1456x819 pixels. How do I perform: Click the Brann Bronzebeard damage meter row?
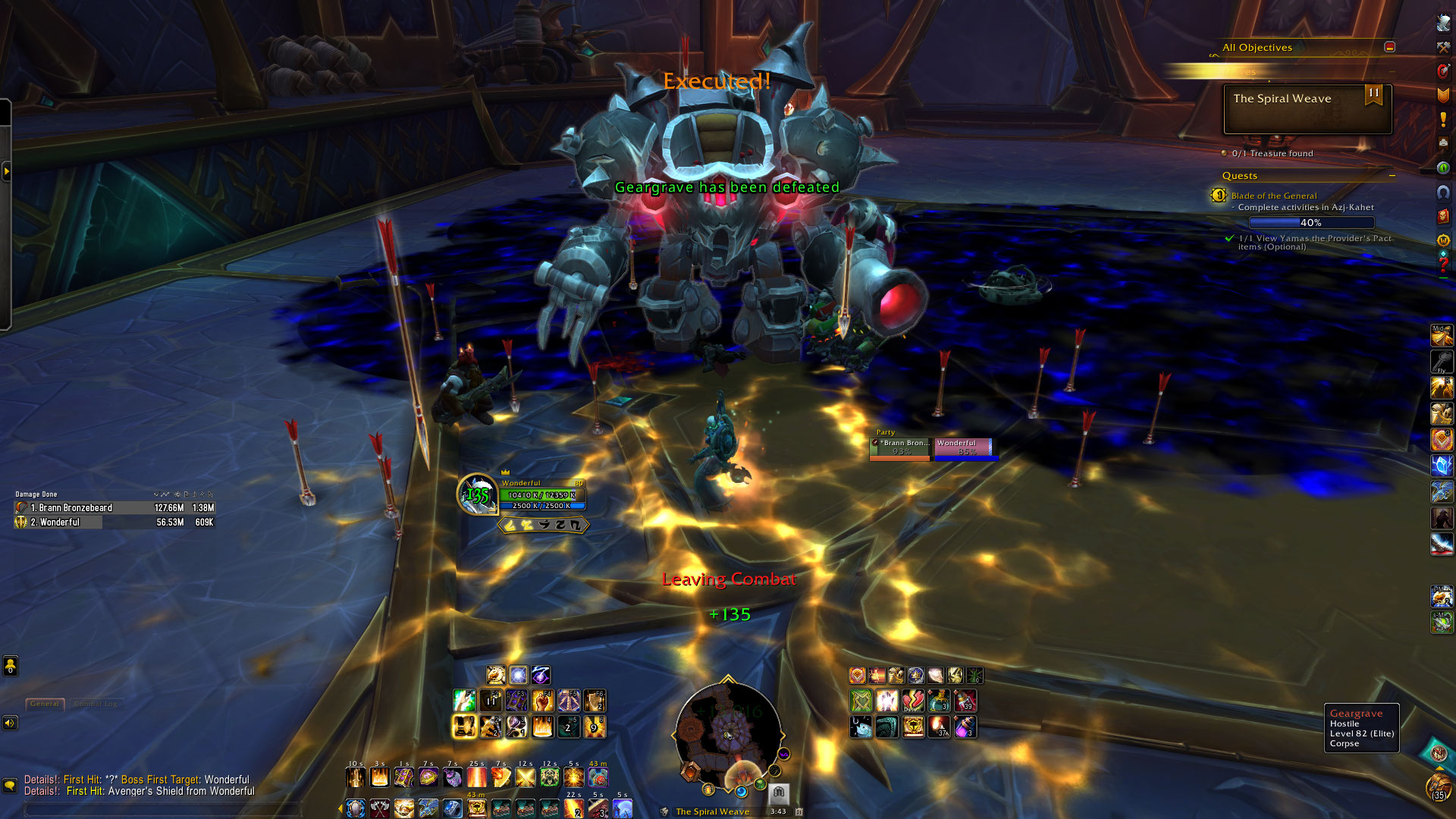tap(114, 508)
